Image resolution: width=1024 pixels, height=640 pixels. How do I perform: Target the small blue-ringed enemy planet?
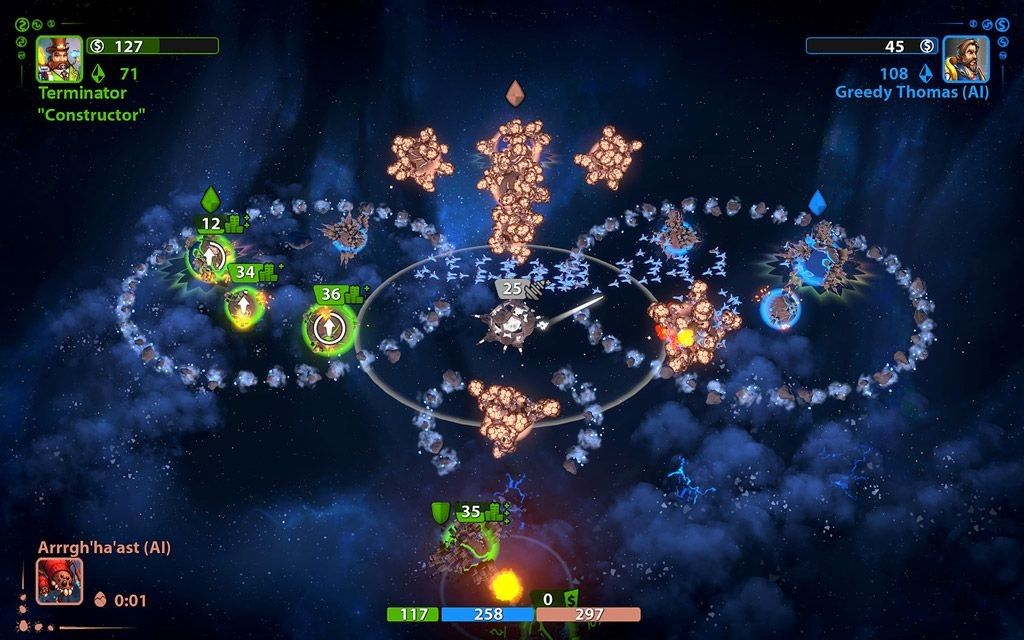(x=780, y=308)
